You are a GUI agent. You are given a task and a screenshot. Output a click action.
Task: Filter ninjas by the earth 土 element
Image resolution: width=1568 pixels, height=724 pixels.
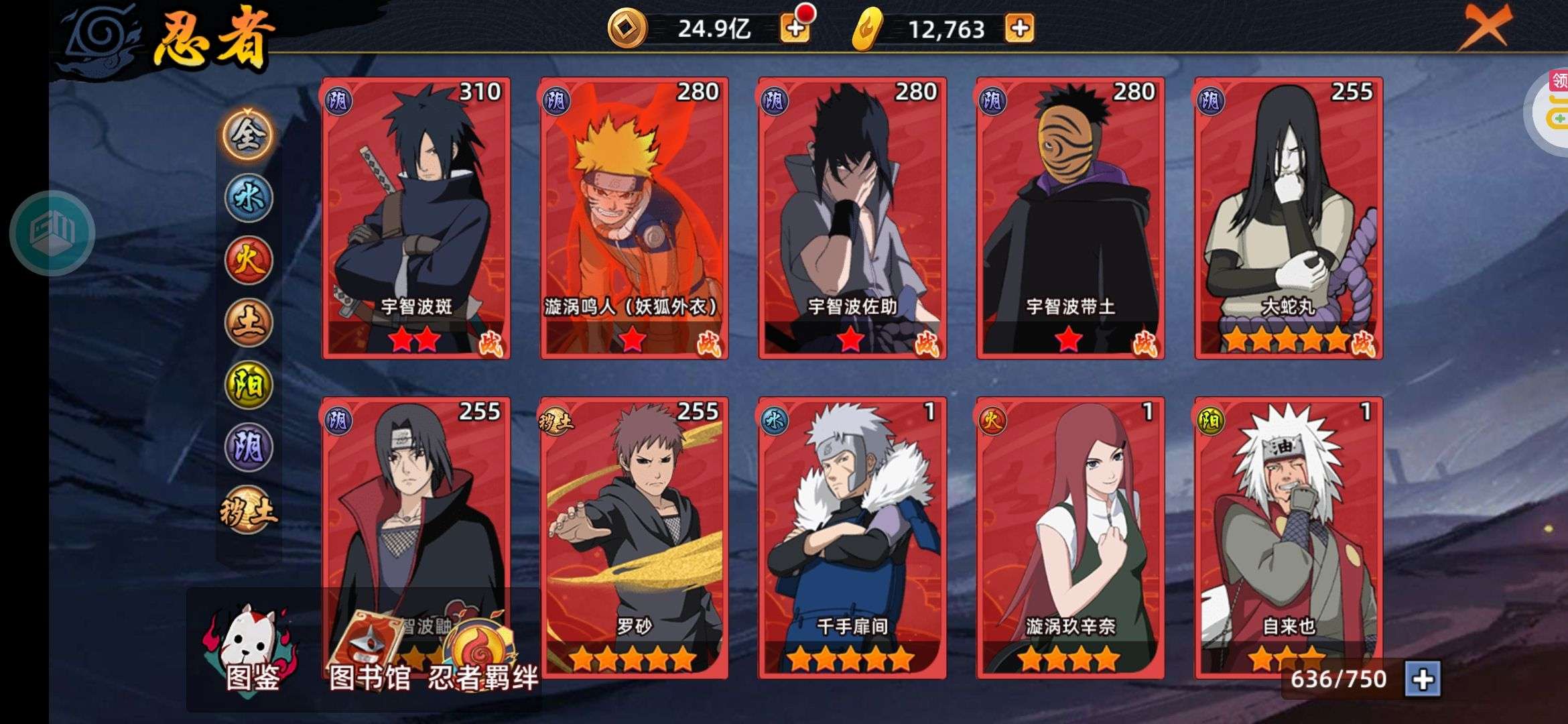pyautogui.click(x=248, y=322)
